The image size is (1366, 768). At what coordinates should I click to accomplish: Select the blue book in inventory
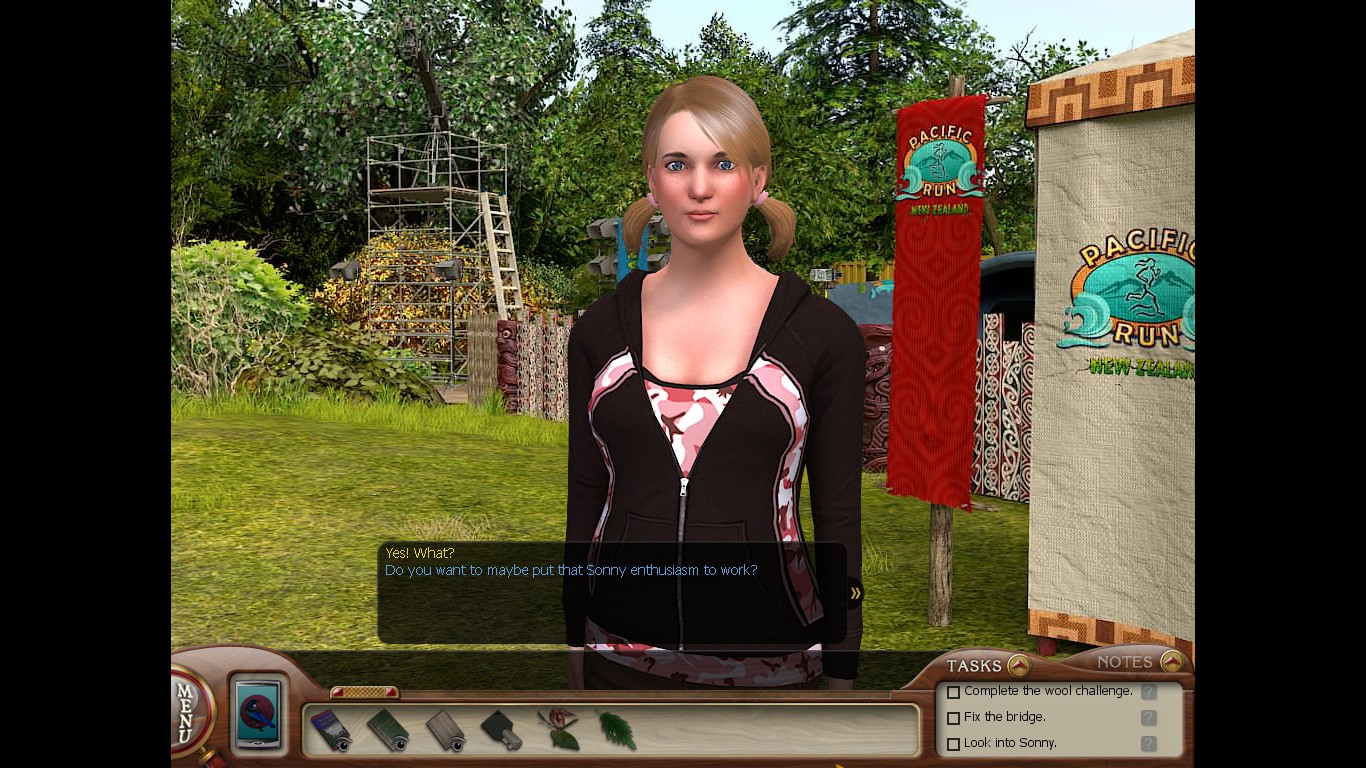(x=330, y=731)
